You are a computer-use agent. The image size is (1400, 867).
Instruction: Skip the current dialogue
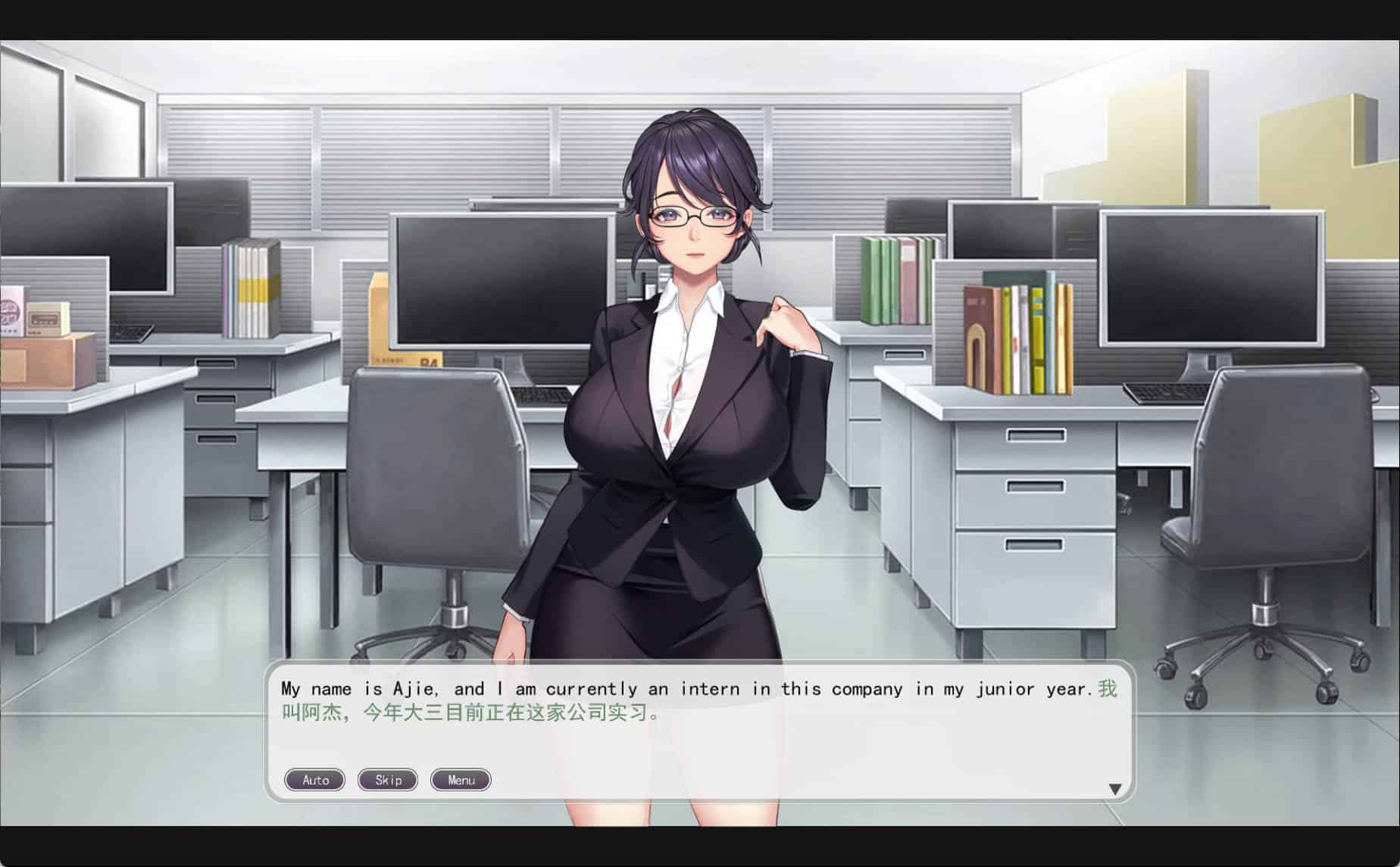coord(388,780)
